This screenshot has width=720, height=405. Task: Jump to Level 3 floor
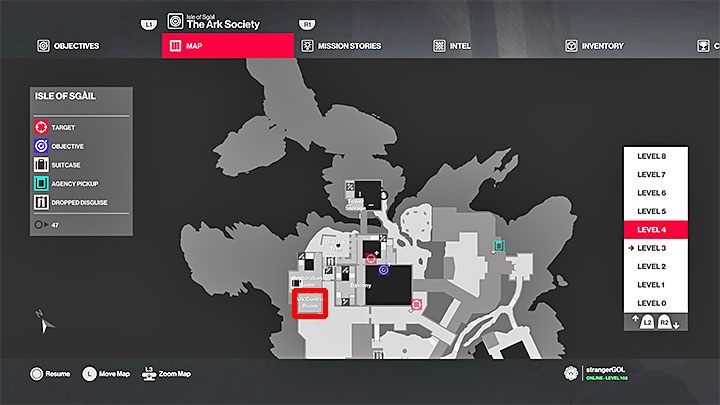click(x=657, y=248)
